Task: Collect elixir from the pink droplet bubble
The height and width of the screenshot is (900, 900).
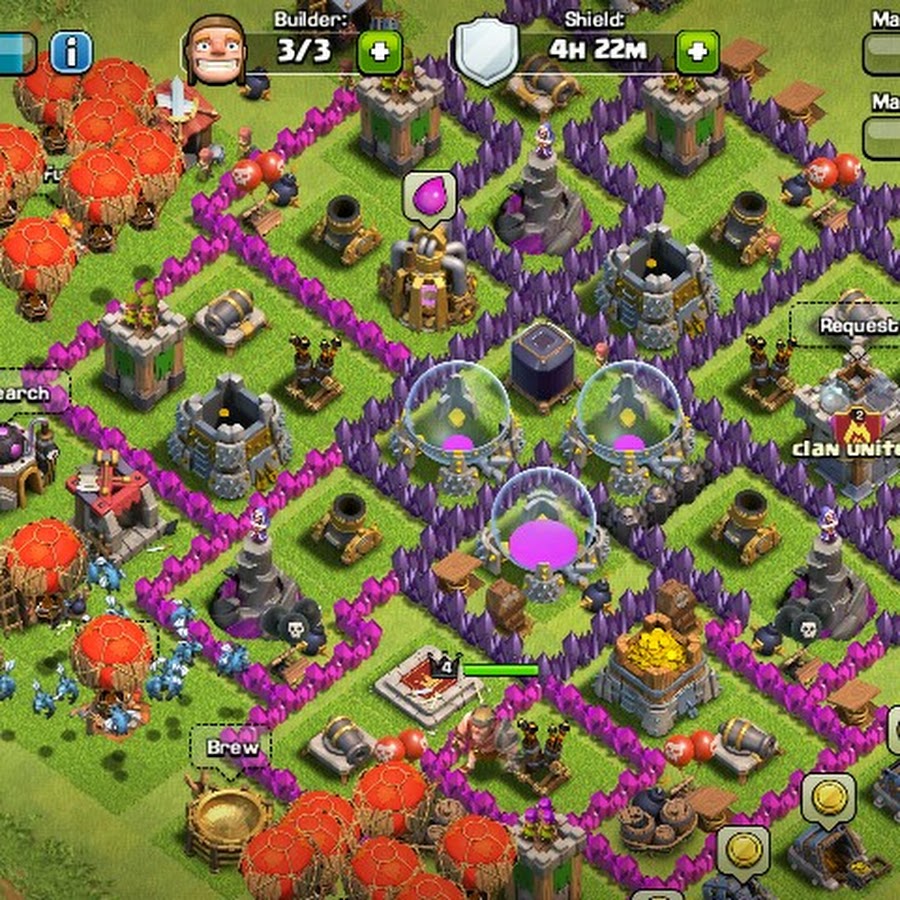Action: click(x=430, y=194)
